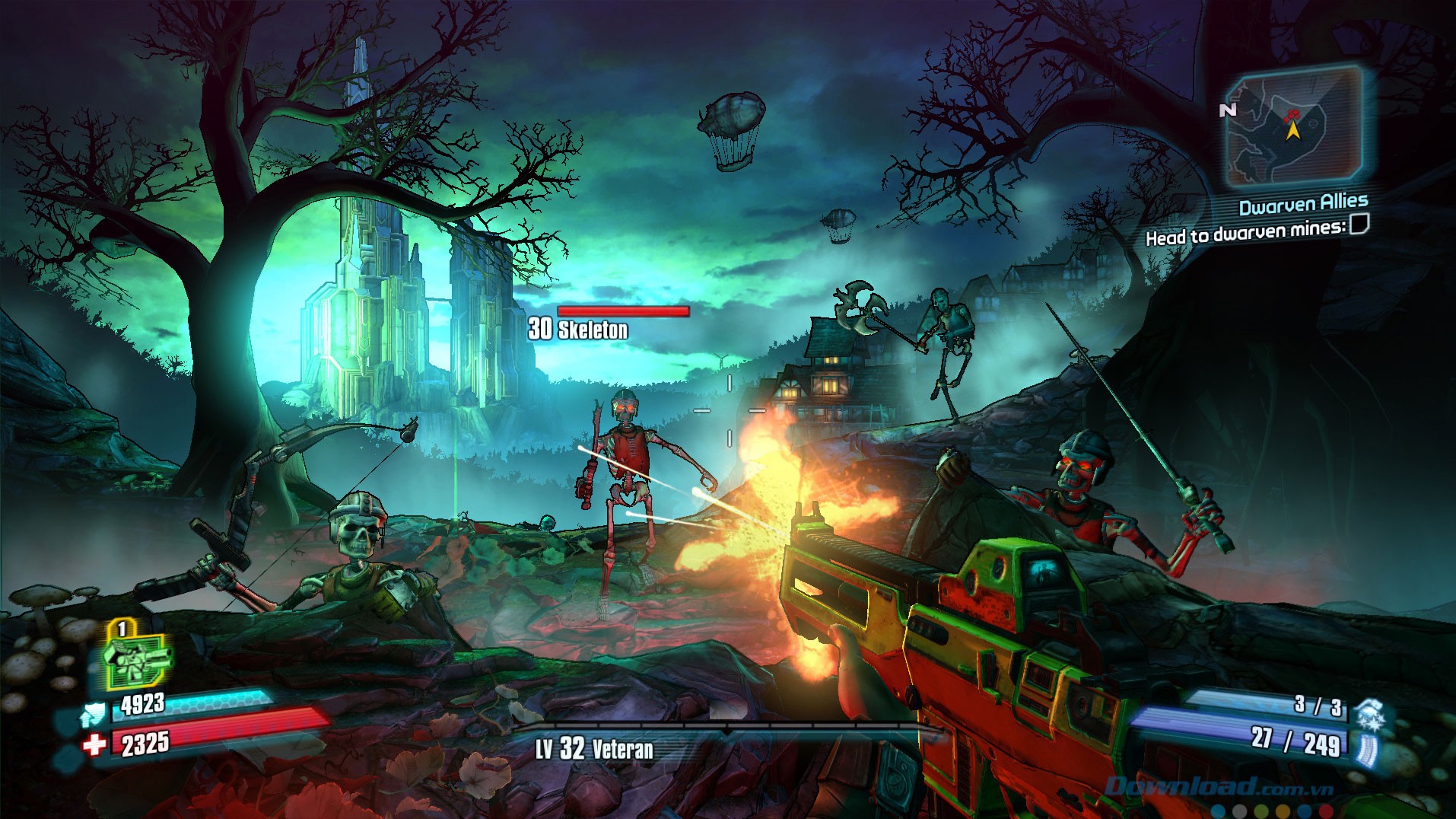Click the red color dot under the watermark
1456x819 pixels.
point(1326,810)
